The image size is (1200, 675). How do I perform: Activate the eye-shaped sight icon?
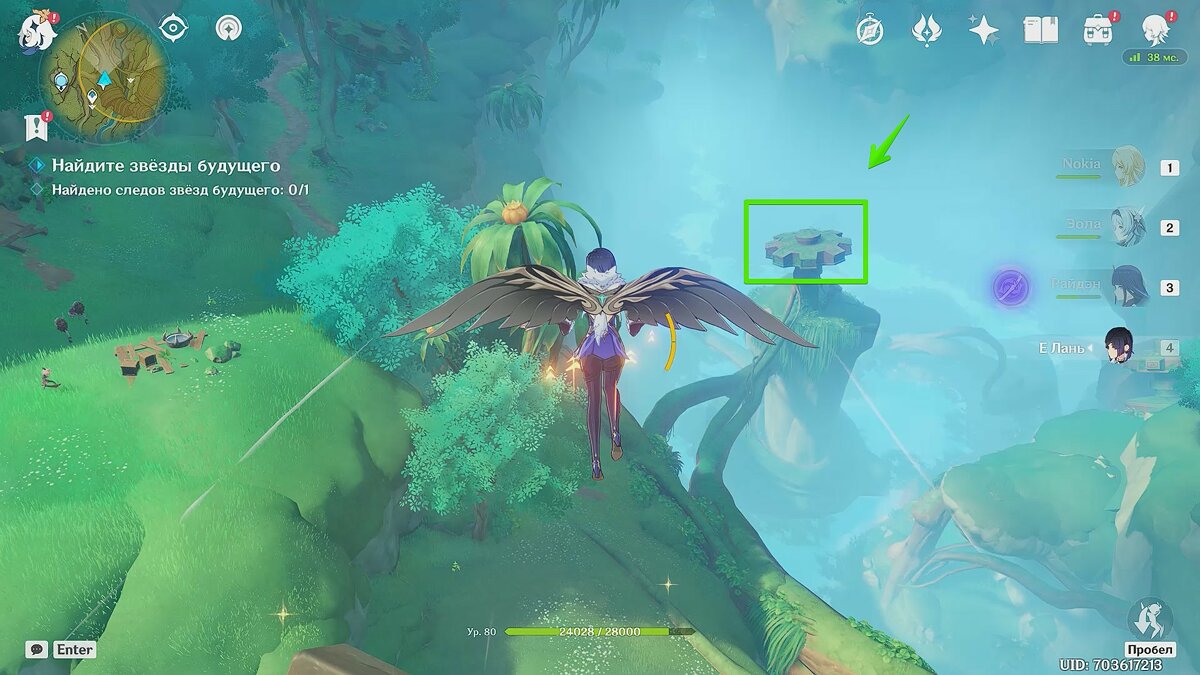[x=174, y=28]
